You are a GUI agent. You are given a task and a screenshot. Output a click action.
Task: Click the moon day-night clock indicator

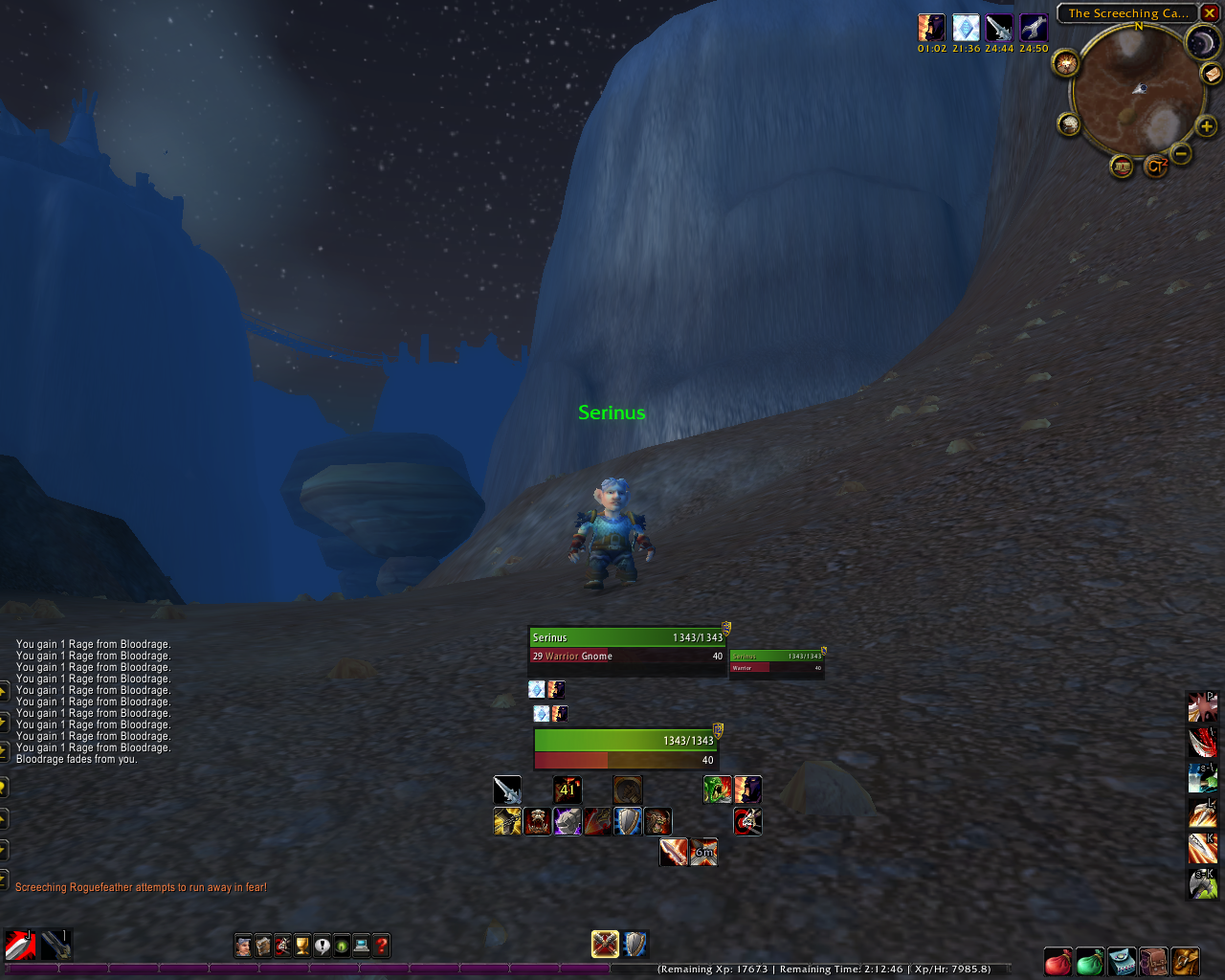pyautogui.click(x=1202, y=42)
